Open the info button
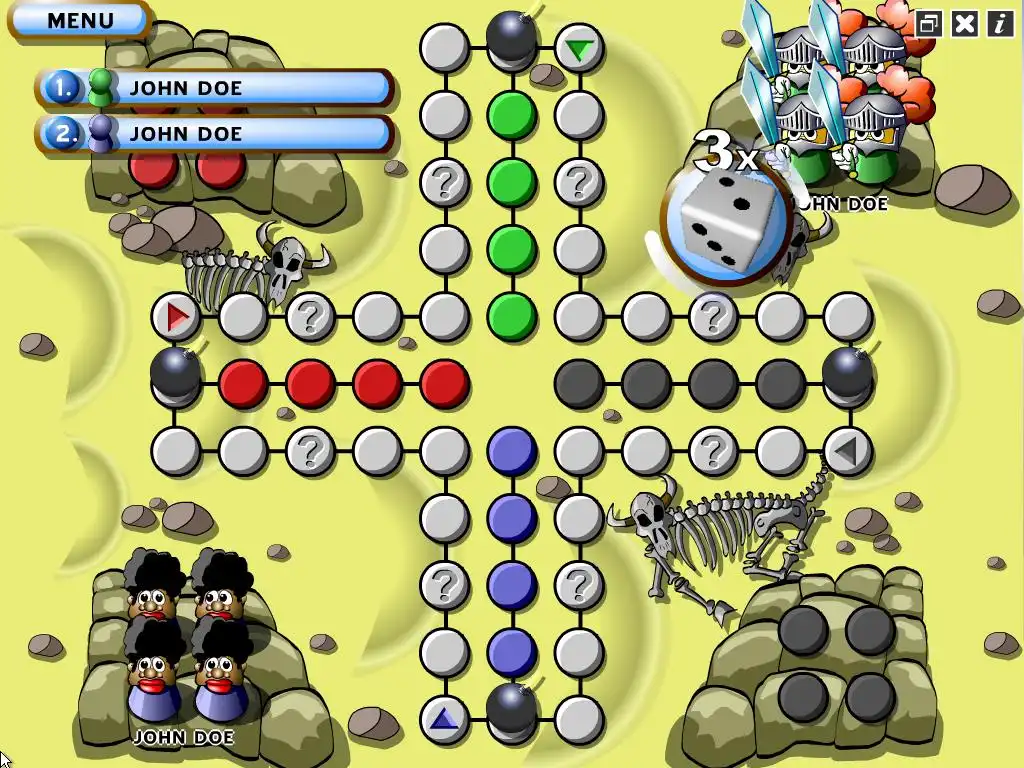 pos(1000,24)
